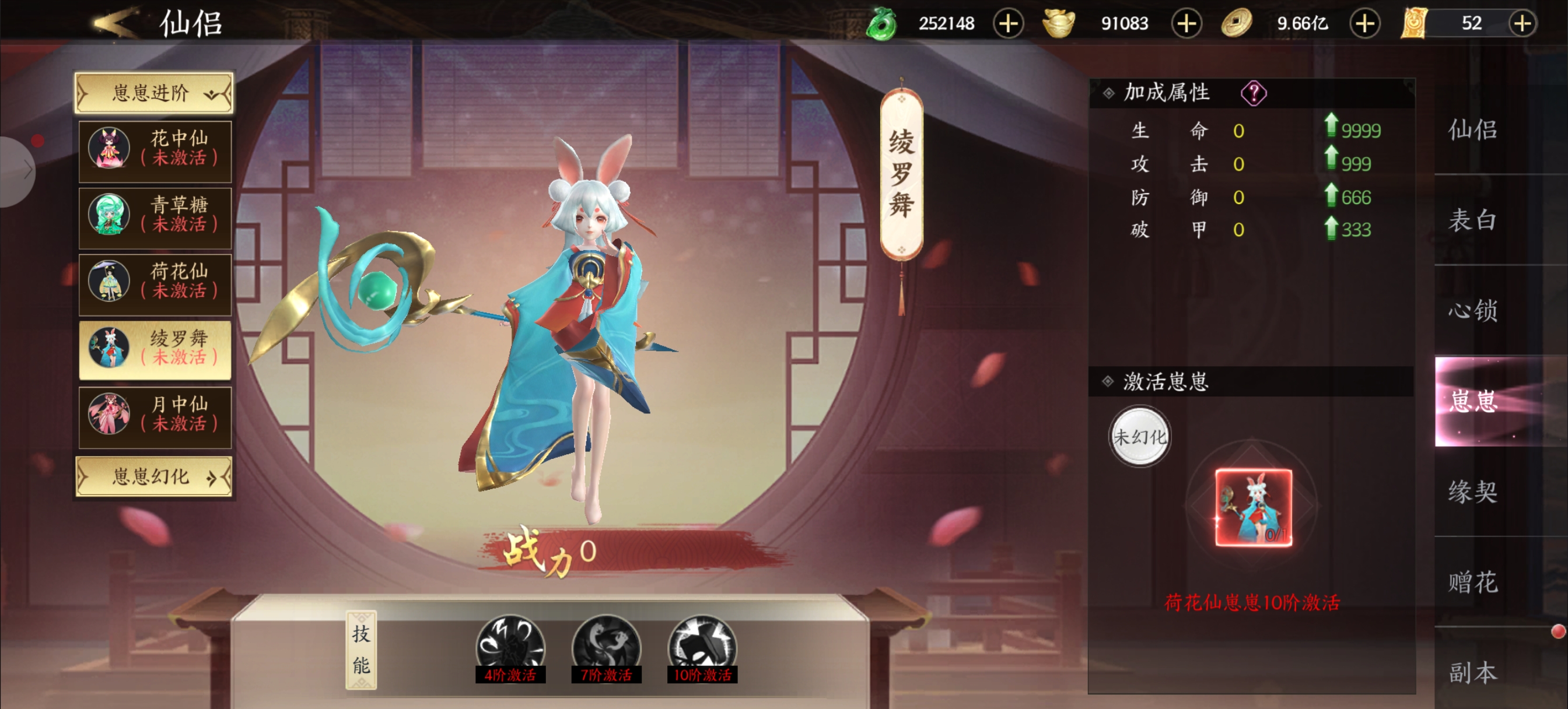1568x709 pixels.
Task: Select the 荷花仙 row
Action: point(155,283)
